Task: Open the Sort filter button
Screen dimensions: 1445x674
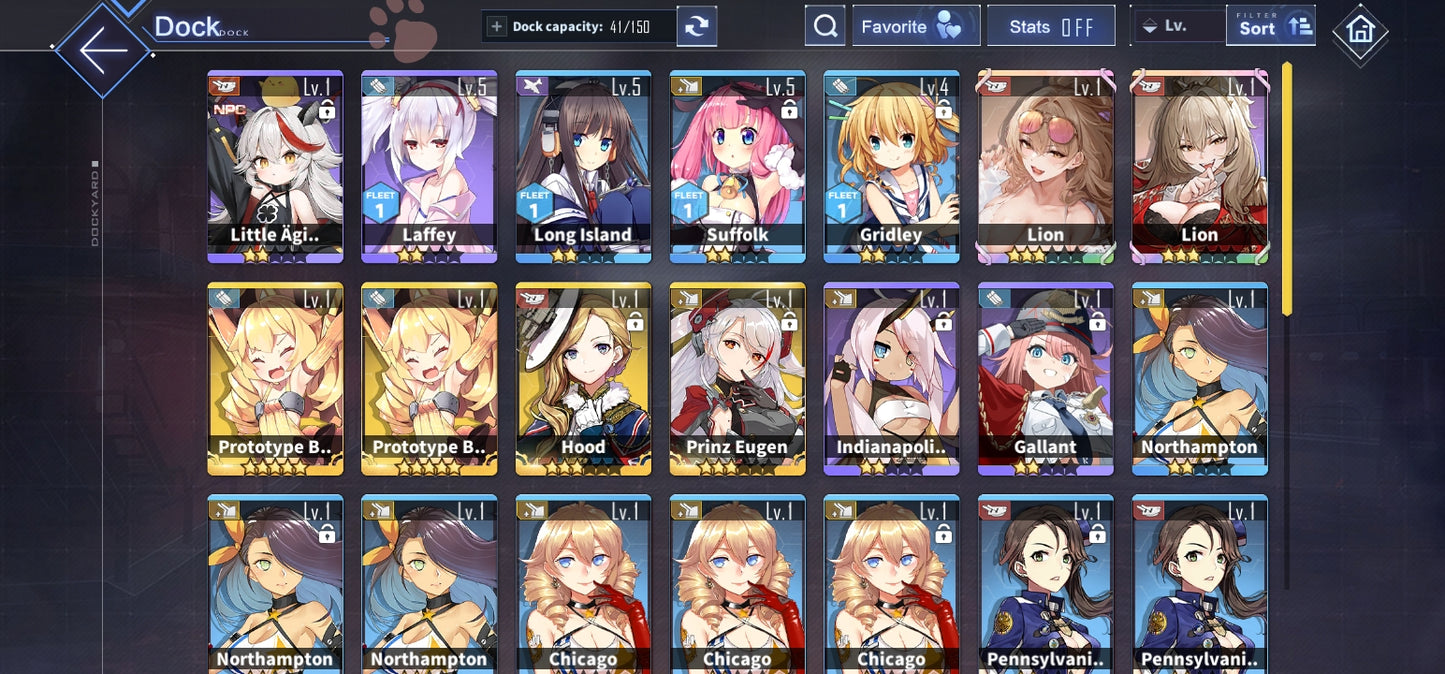Action: click(1270, 26)
